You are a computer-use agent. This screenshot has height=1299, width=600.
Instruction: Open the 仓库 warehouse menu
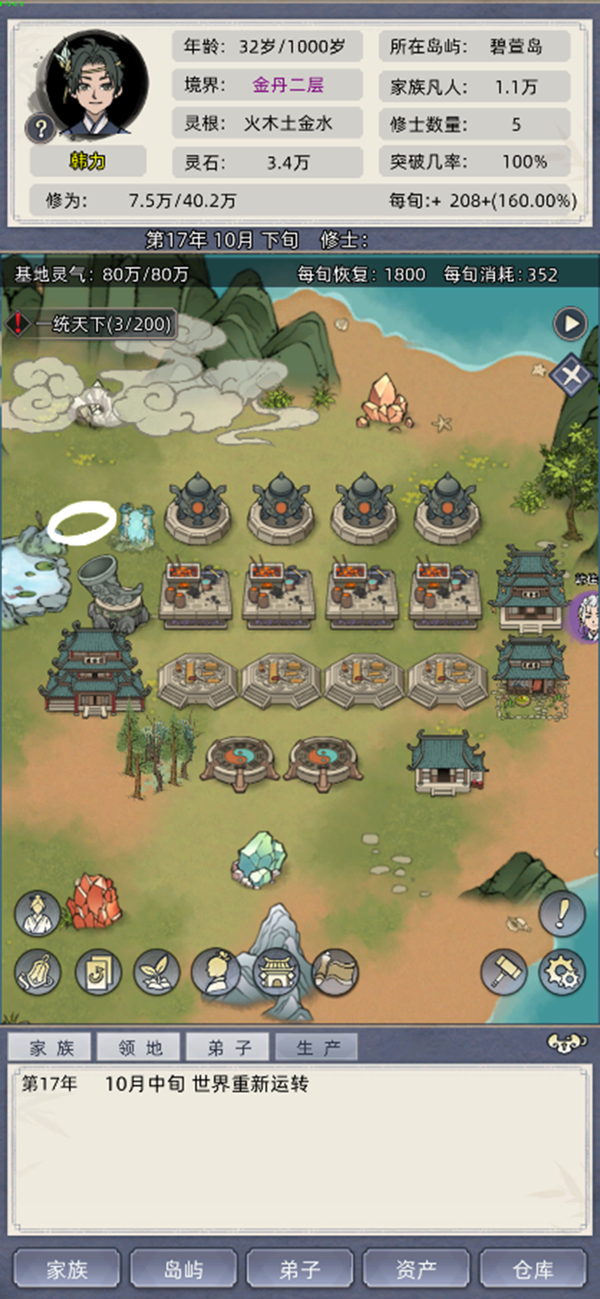(x=532, y=1270)
